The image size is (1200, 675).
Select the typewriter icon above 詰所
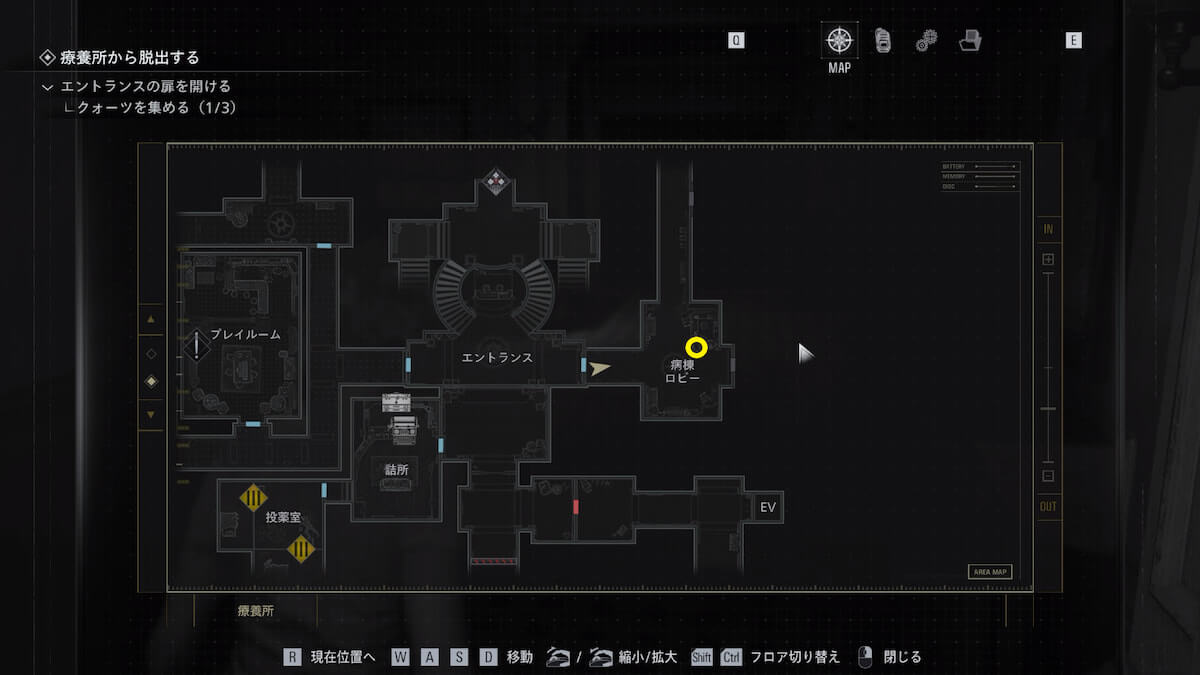[396, 402]
